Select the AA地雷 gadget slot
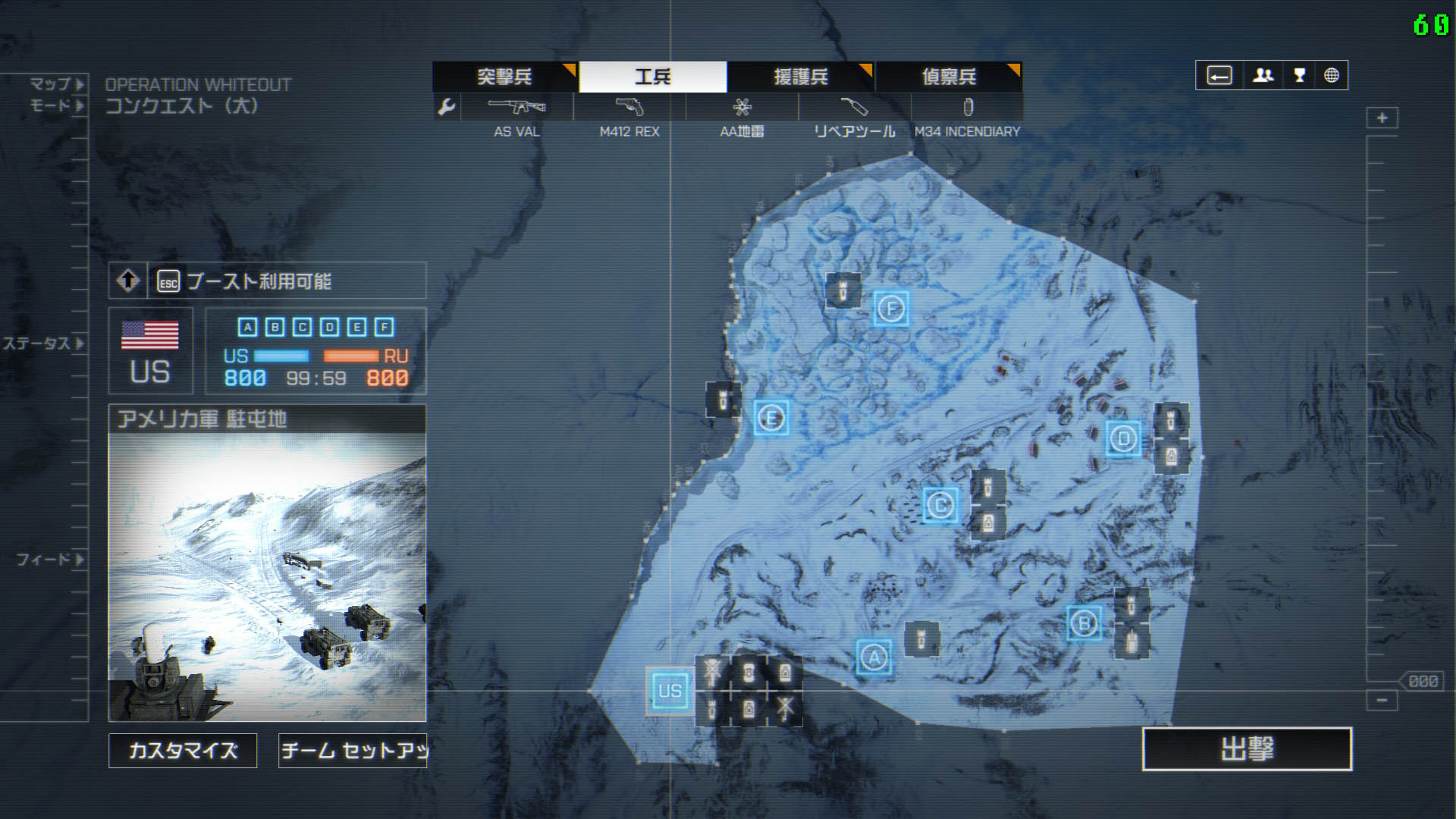 (x=742, y=107)
